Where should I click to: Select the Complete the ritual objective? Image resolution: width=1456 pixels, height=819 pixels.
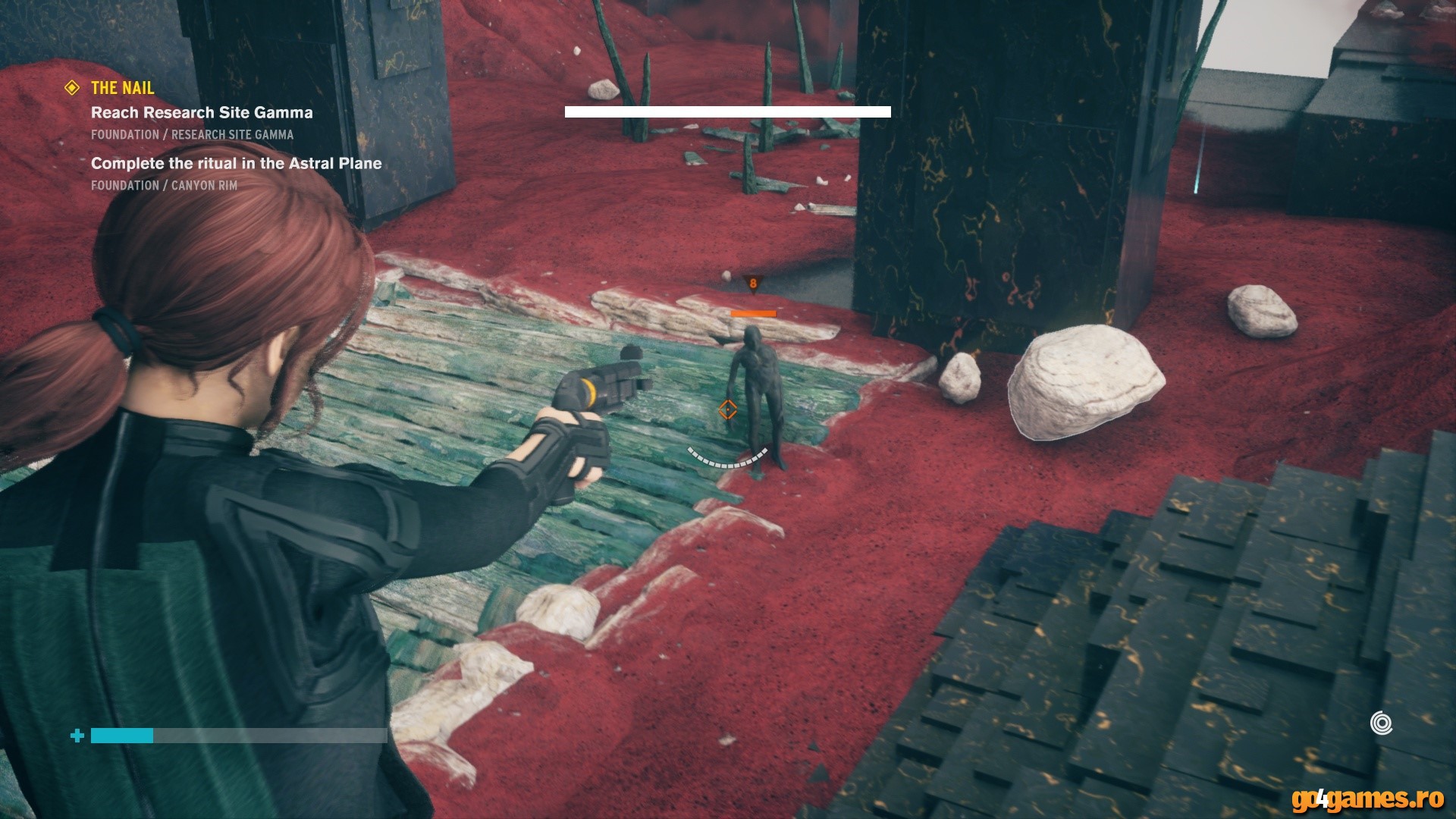click(x=236, y=163)
